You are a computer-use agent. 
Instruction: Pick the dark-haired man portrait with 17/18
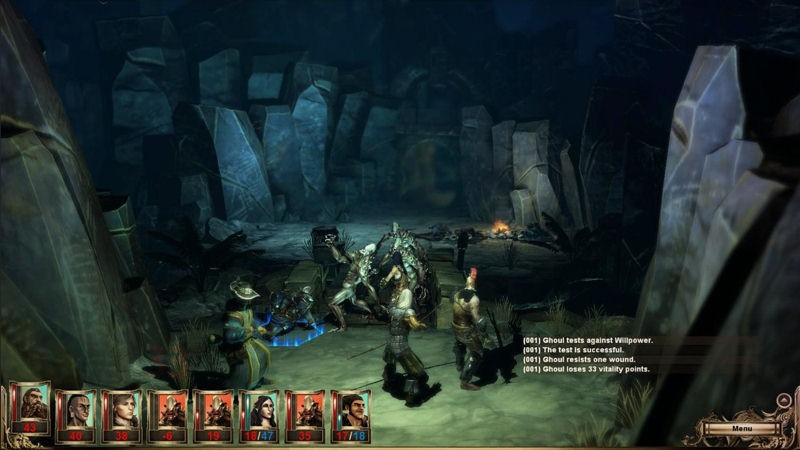click(x=351, y=410)
